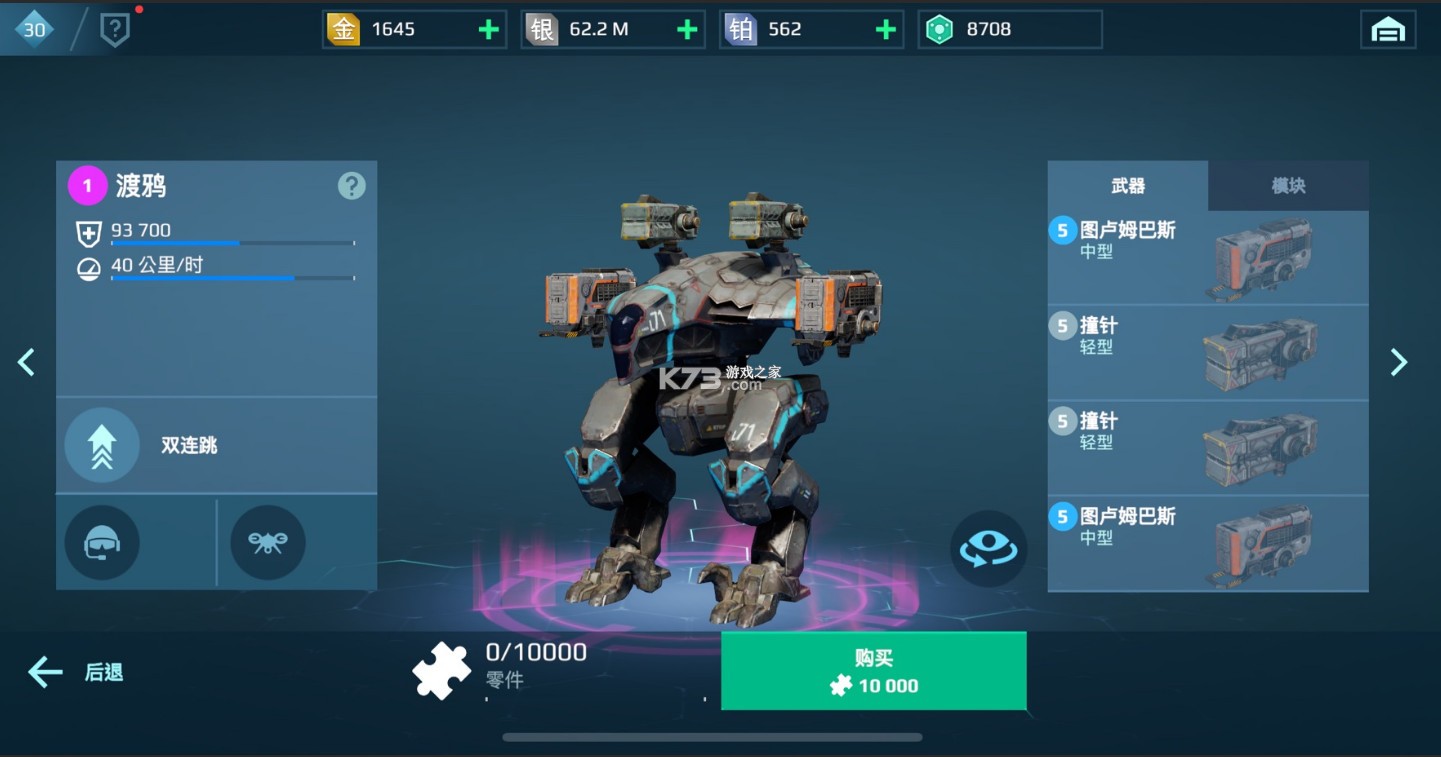Buy the robot for 10 000 parts
Screen dimensions: 1441x757
tap(873, 671)
